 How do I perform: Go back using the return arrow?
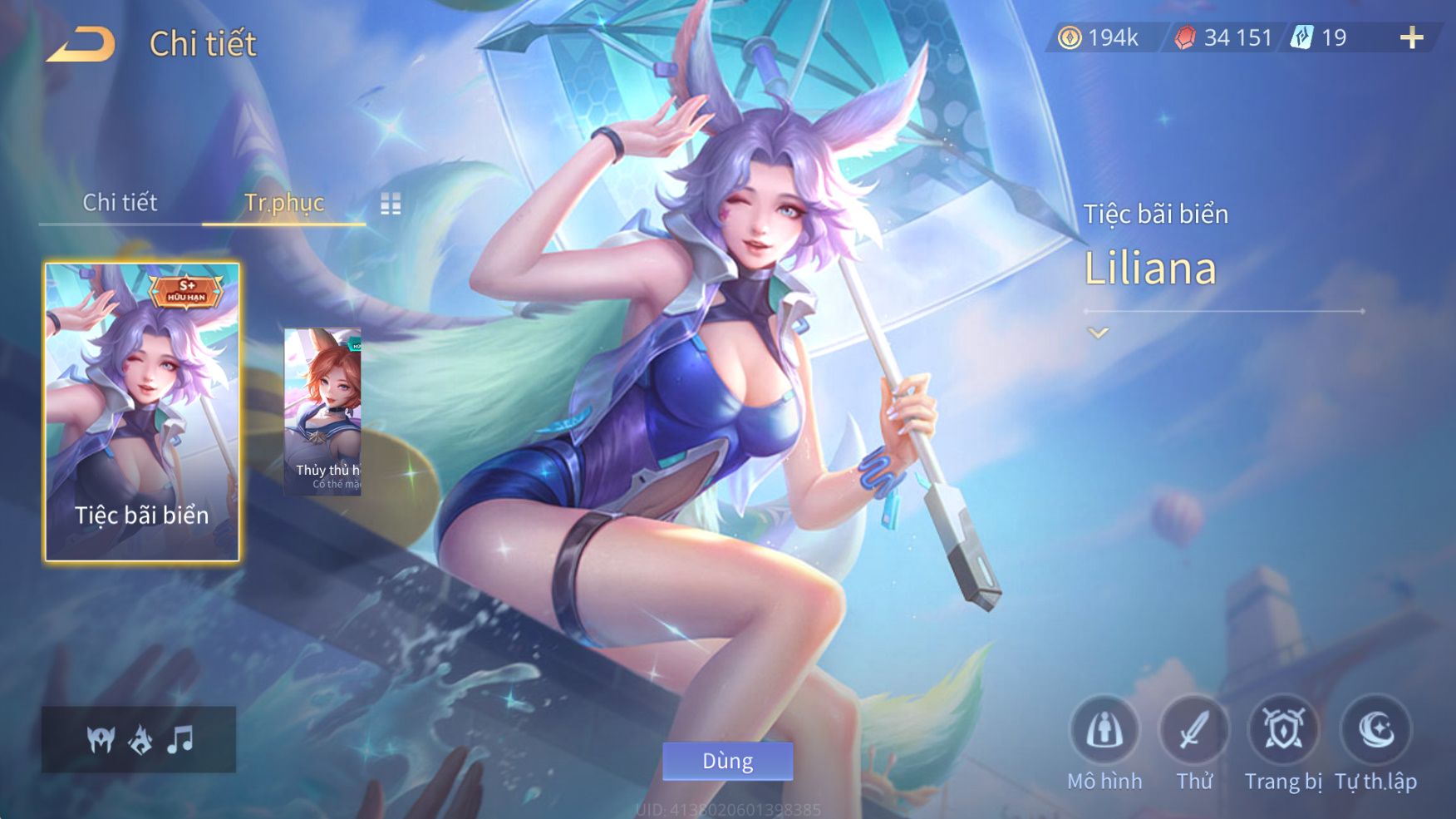click(x=81, y=44)
